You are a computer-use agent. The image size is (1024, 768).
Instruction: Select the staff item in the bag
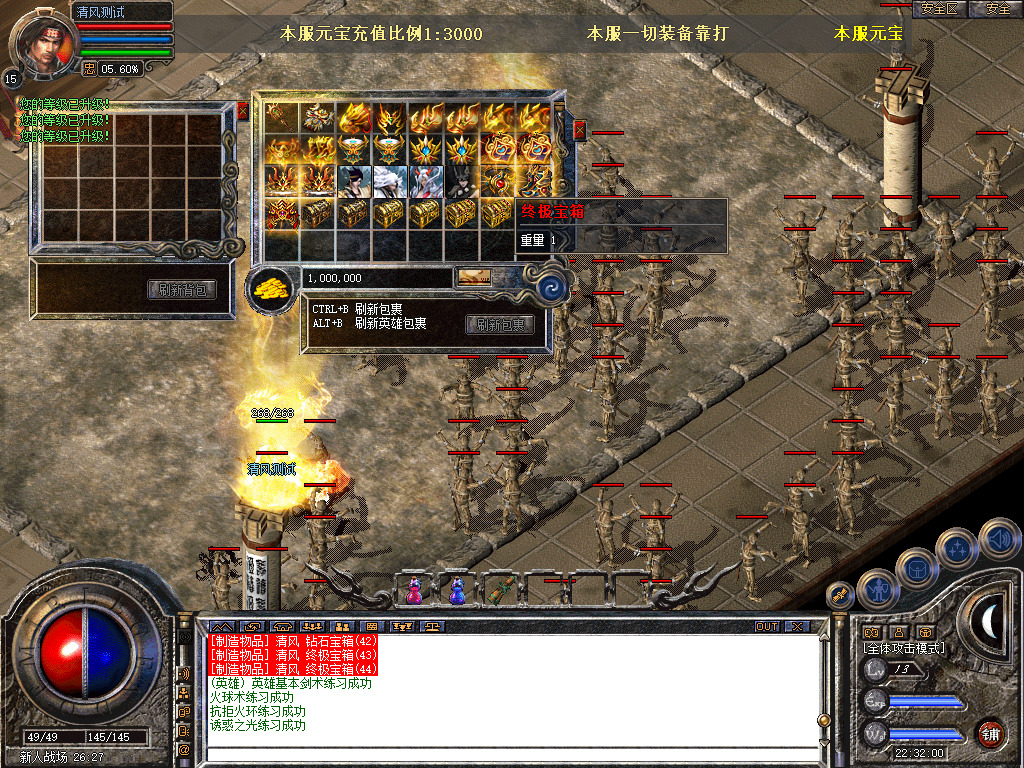point(283,117)
